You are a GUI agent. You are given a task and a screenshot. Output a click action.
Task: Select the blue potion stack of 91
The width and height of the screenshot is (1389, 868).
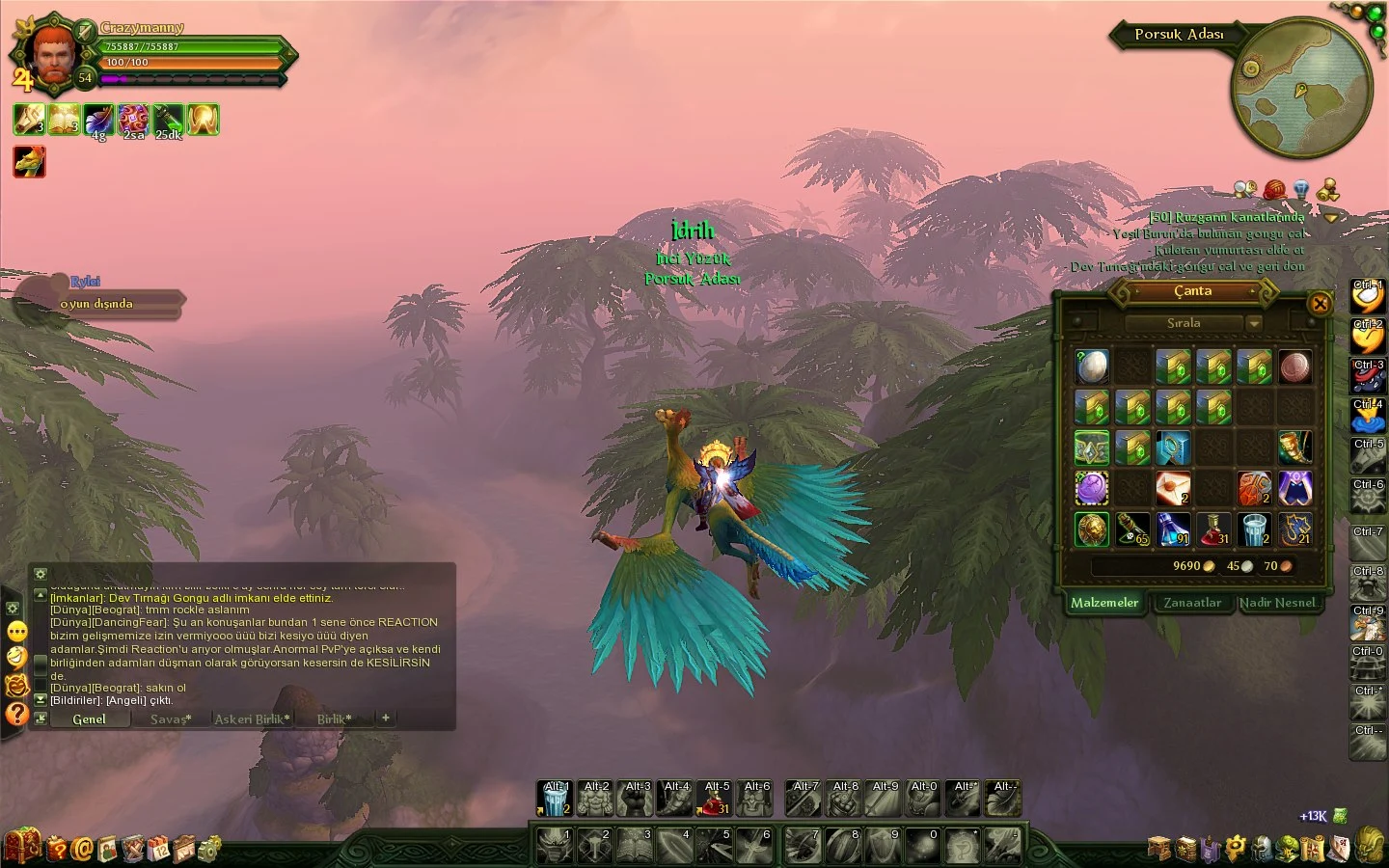(x=1173, y=529)
